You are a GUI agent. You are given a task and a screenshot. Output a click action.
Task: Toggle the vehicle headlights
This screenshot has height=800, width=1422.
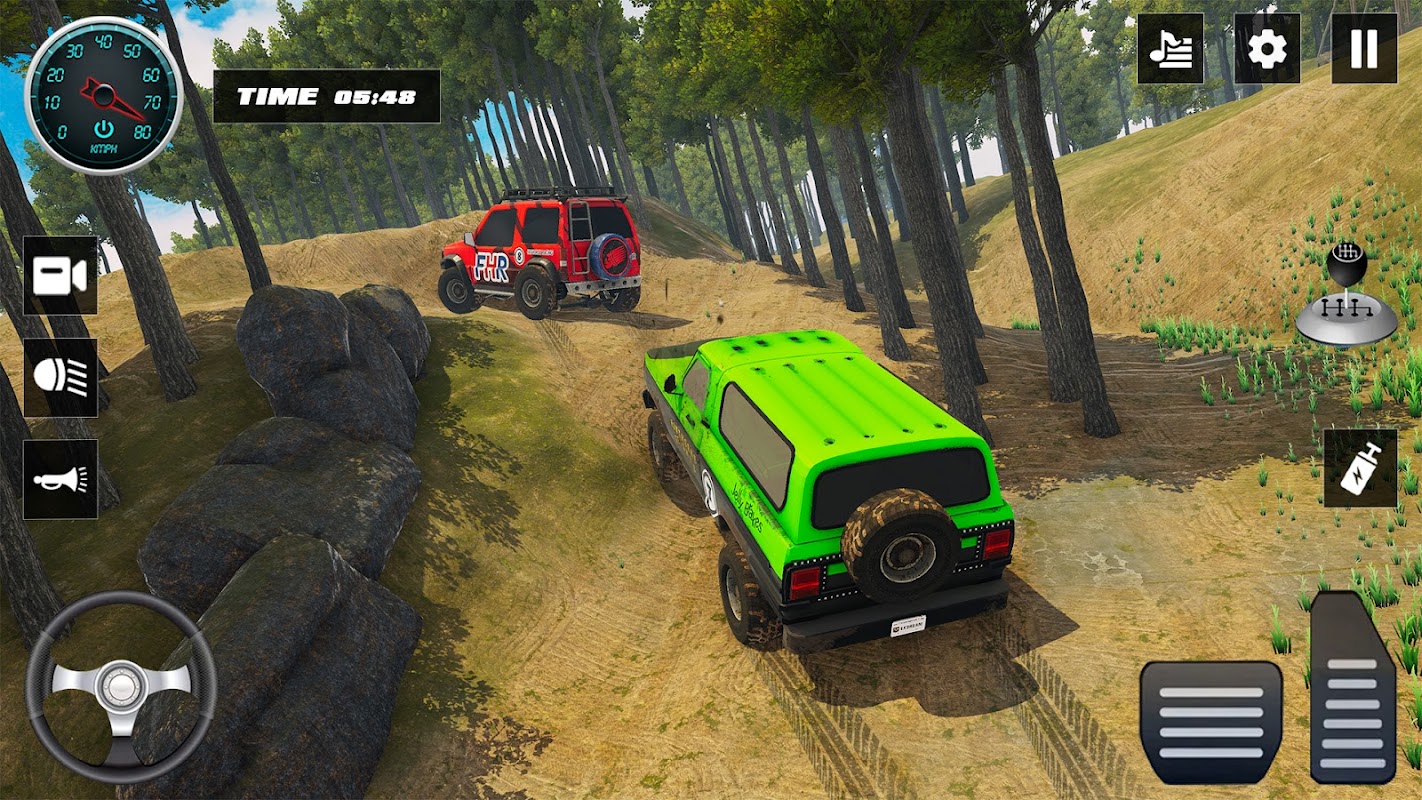tap(60, 377)
